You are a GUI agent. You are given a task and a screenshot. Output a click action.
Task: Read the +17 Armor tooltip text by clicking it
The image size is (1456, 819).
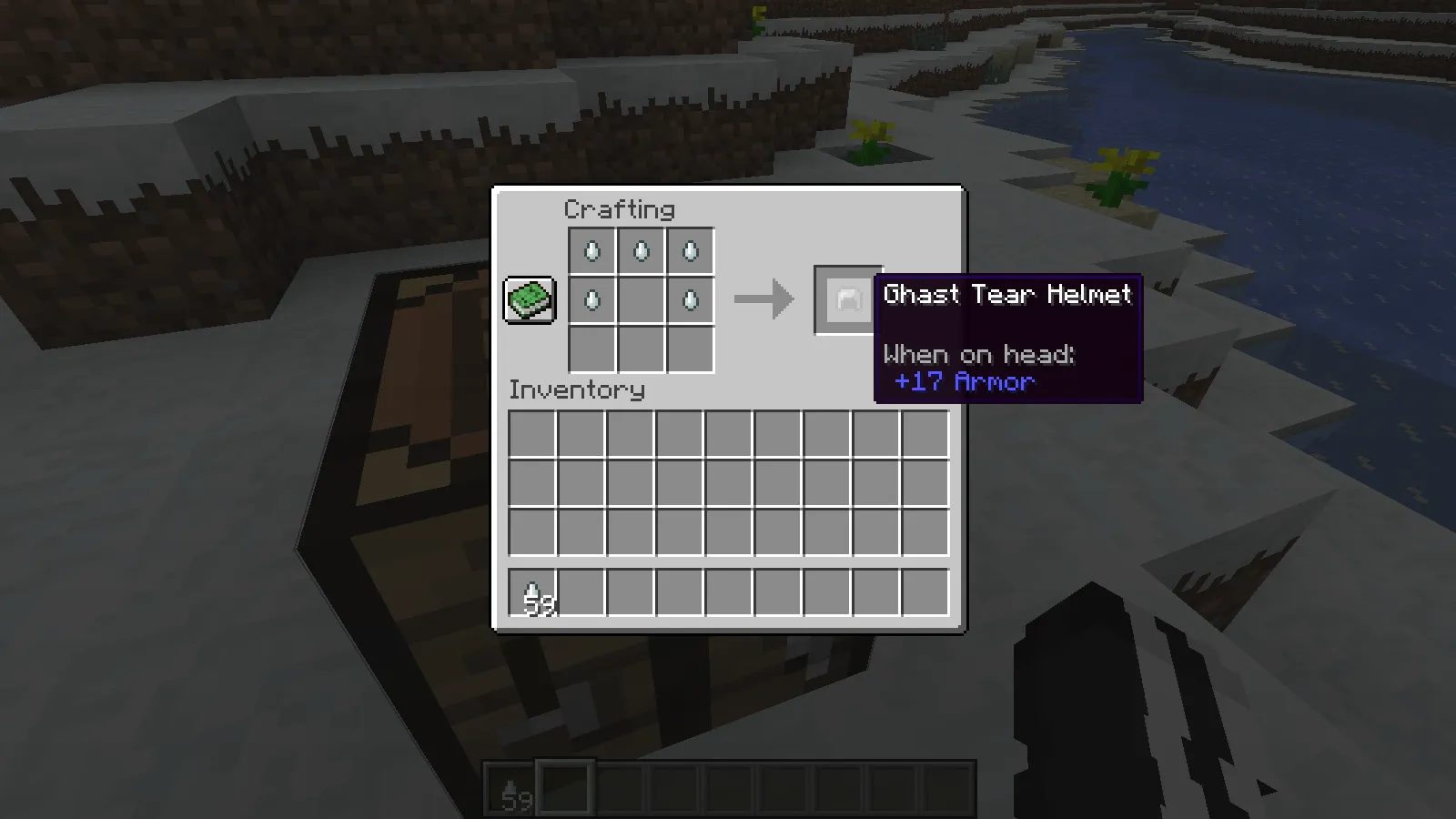(964, 382)
